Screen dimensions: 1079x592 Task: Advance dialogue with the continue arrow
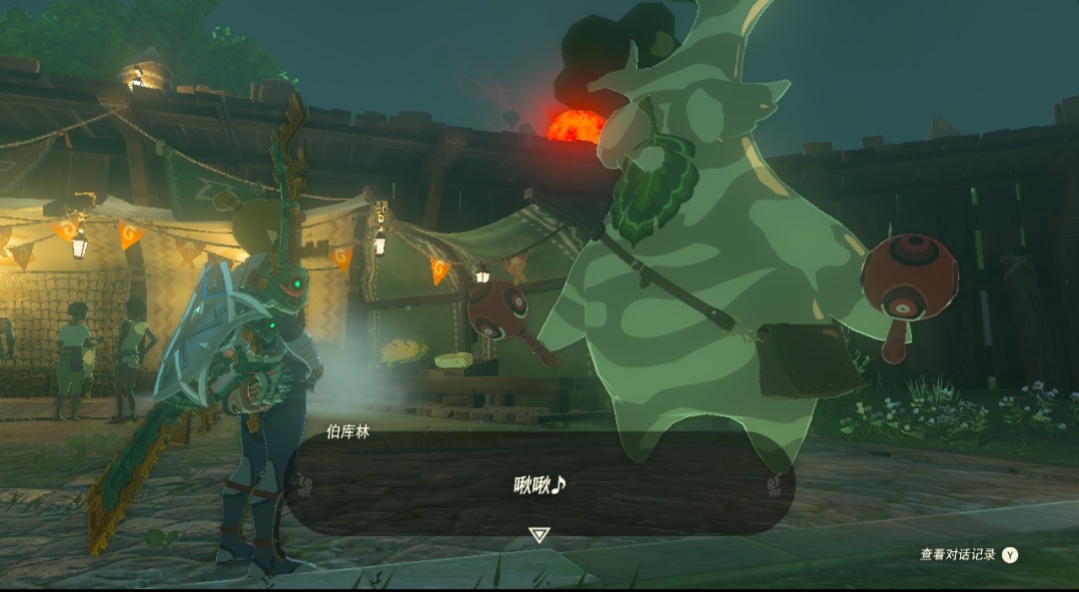tap(539, 535)
